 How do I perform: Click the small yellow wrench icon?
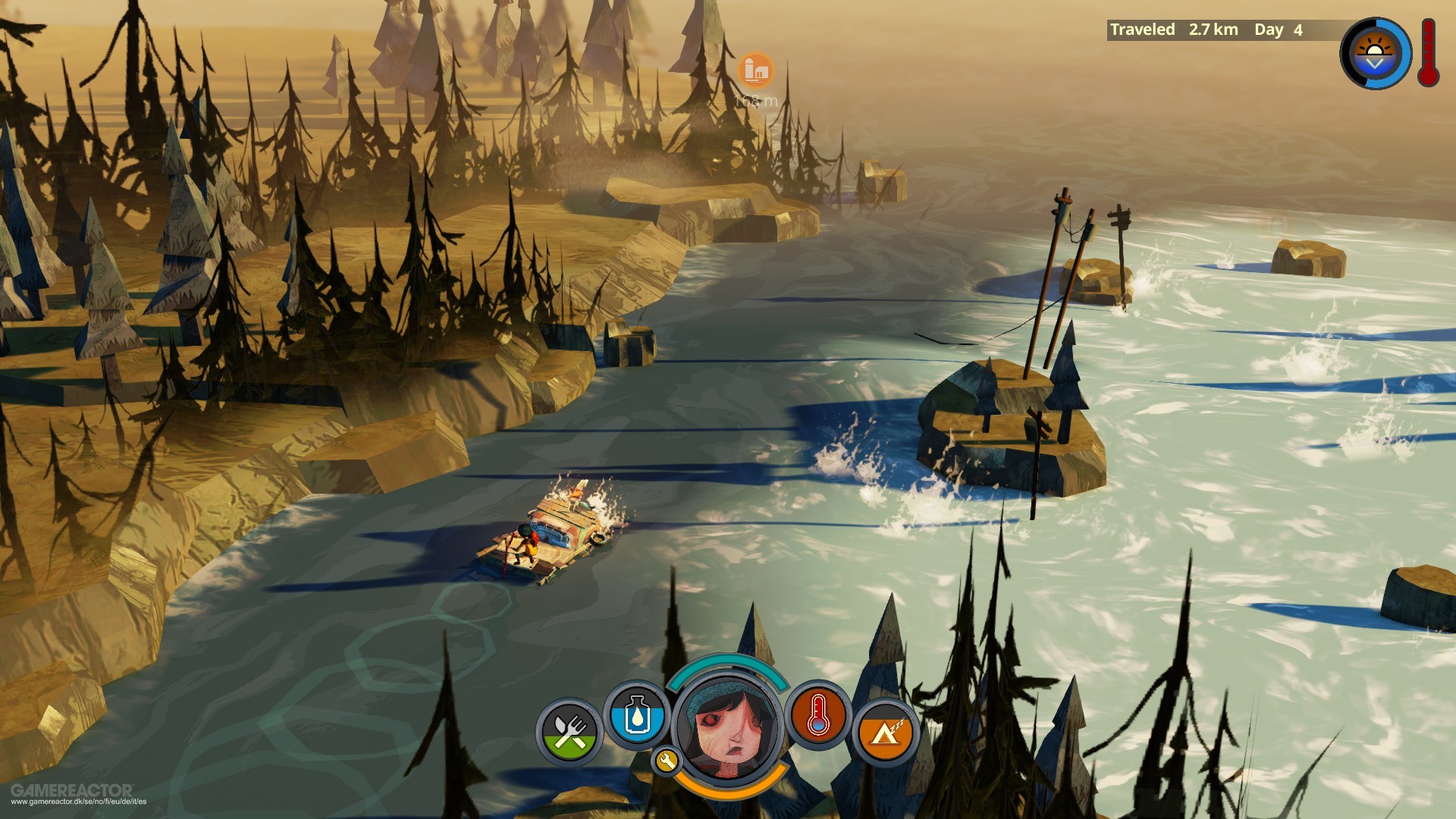666,760
